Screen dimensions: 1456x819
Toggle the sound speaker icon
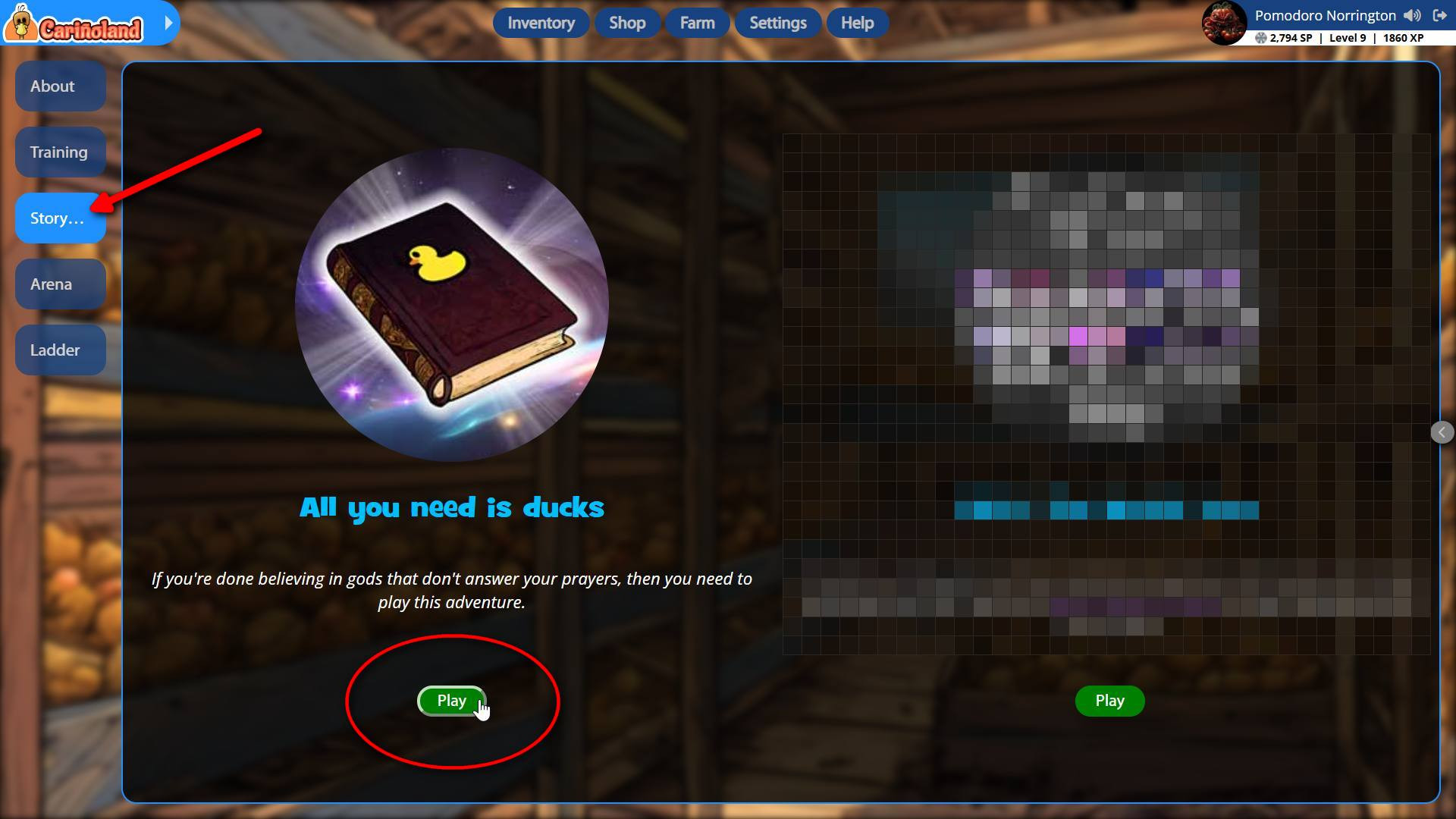point(1412,15)
